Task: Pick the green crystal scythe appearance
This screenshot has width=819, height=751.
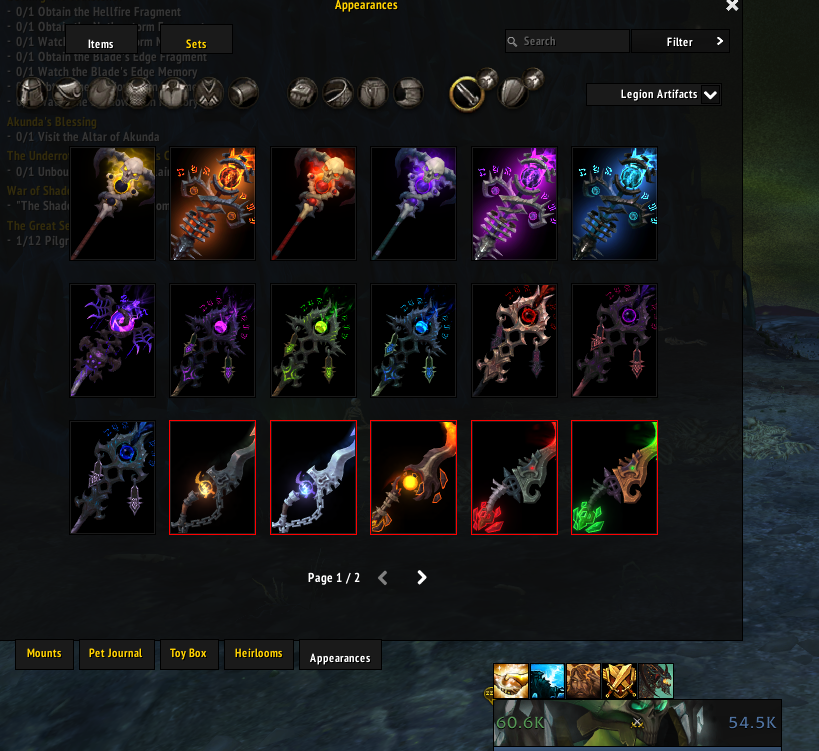Action: (614, 477)
